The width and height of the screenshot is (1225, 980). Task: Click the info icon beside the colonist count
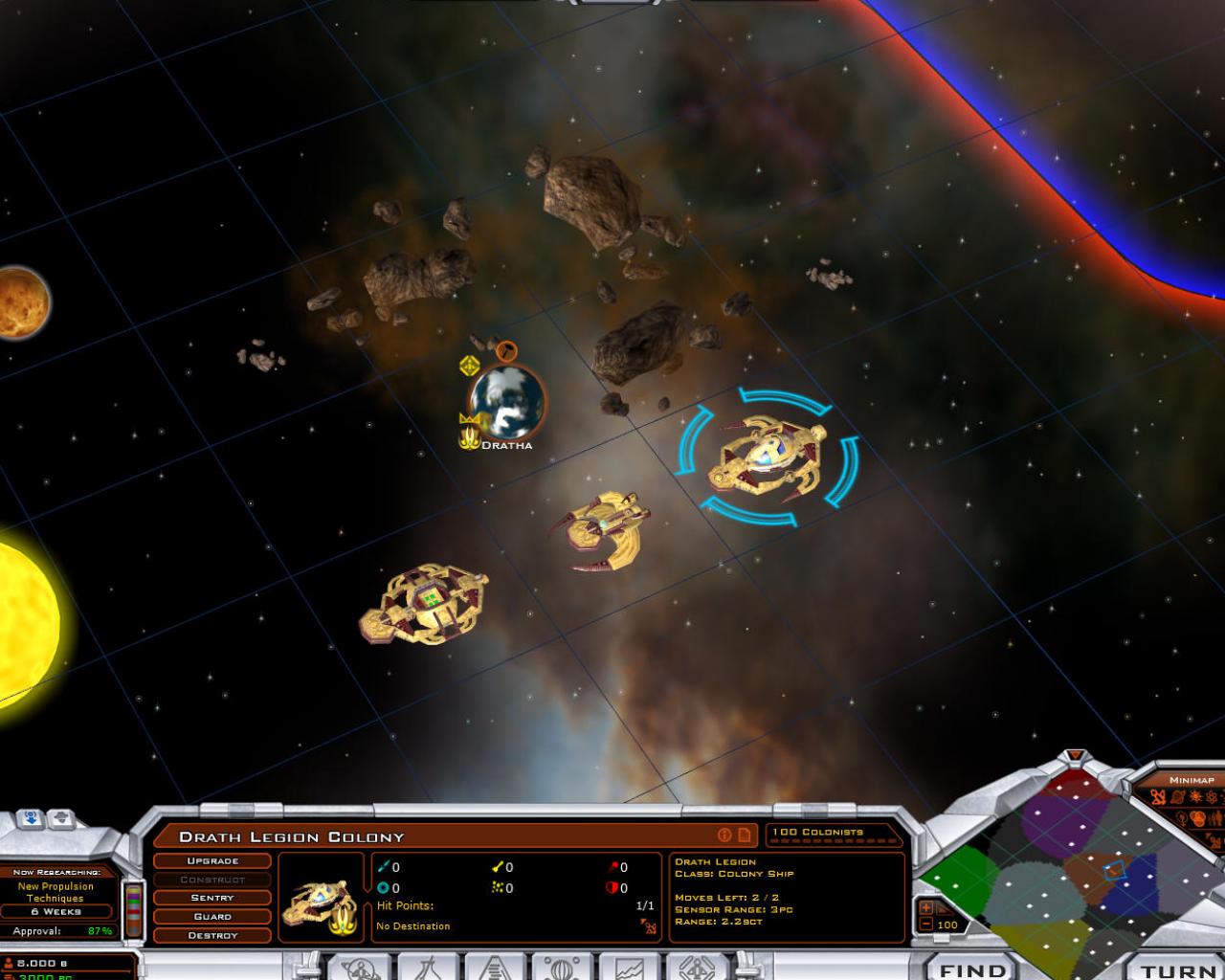click(x=724, y=834)
